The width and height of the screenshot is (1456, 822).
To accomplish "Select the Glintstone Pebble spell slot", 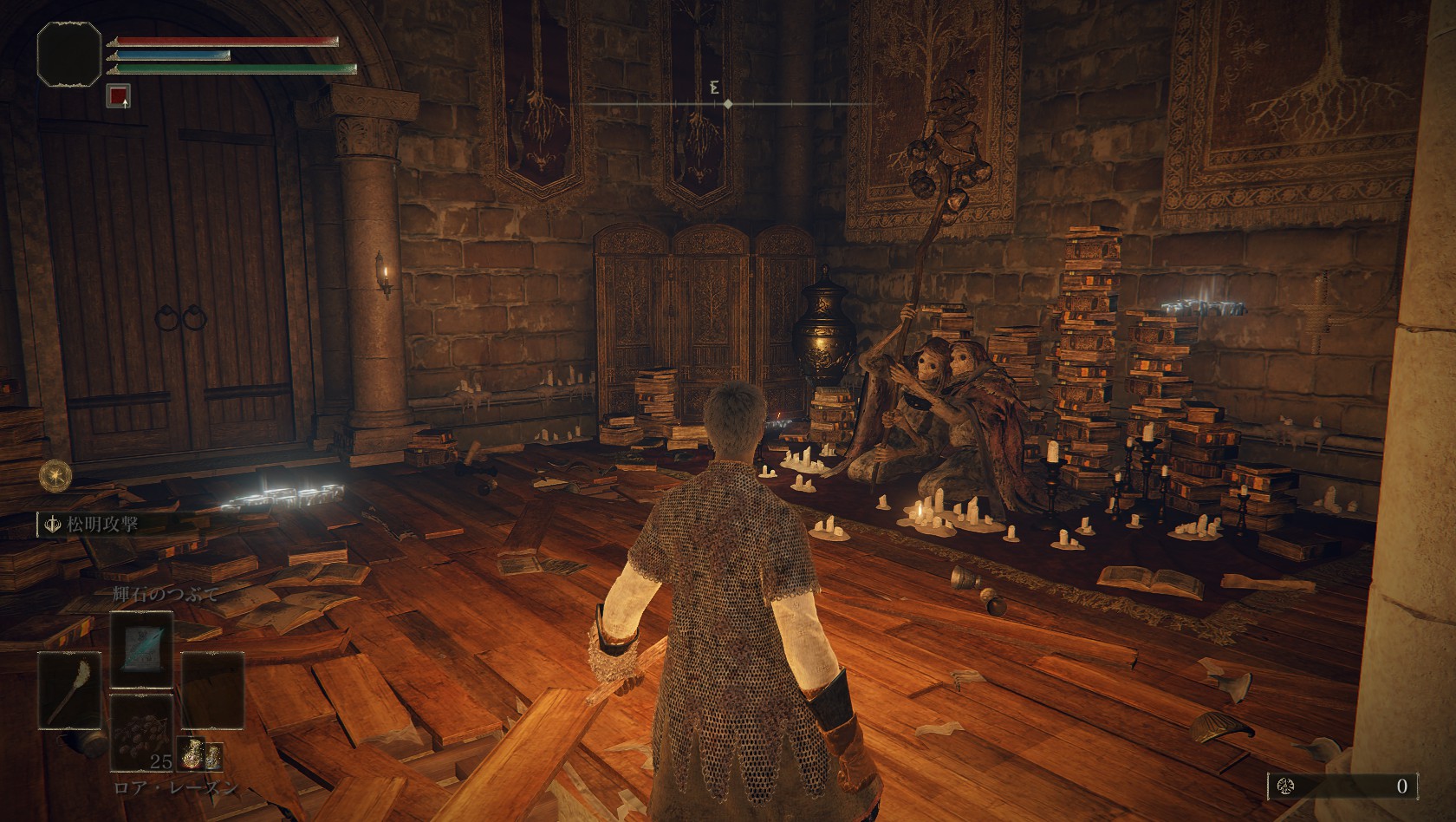I will click(x=141, y=648).
